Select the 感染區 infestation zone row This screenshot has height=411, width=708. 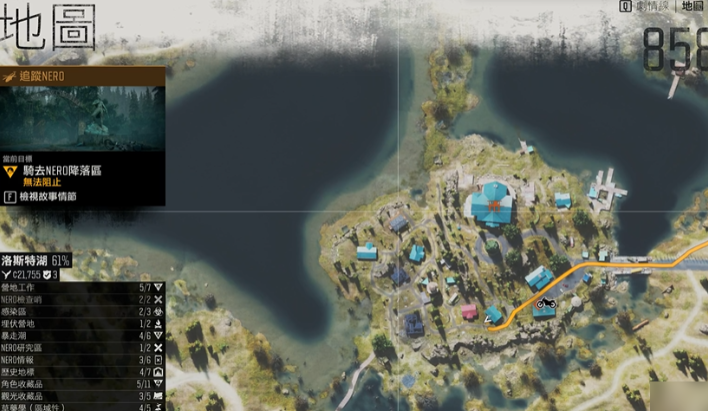(x=82, y=311)
